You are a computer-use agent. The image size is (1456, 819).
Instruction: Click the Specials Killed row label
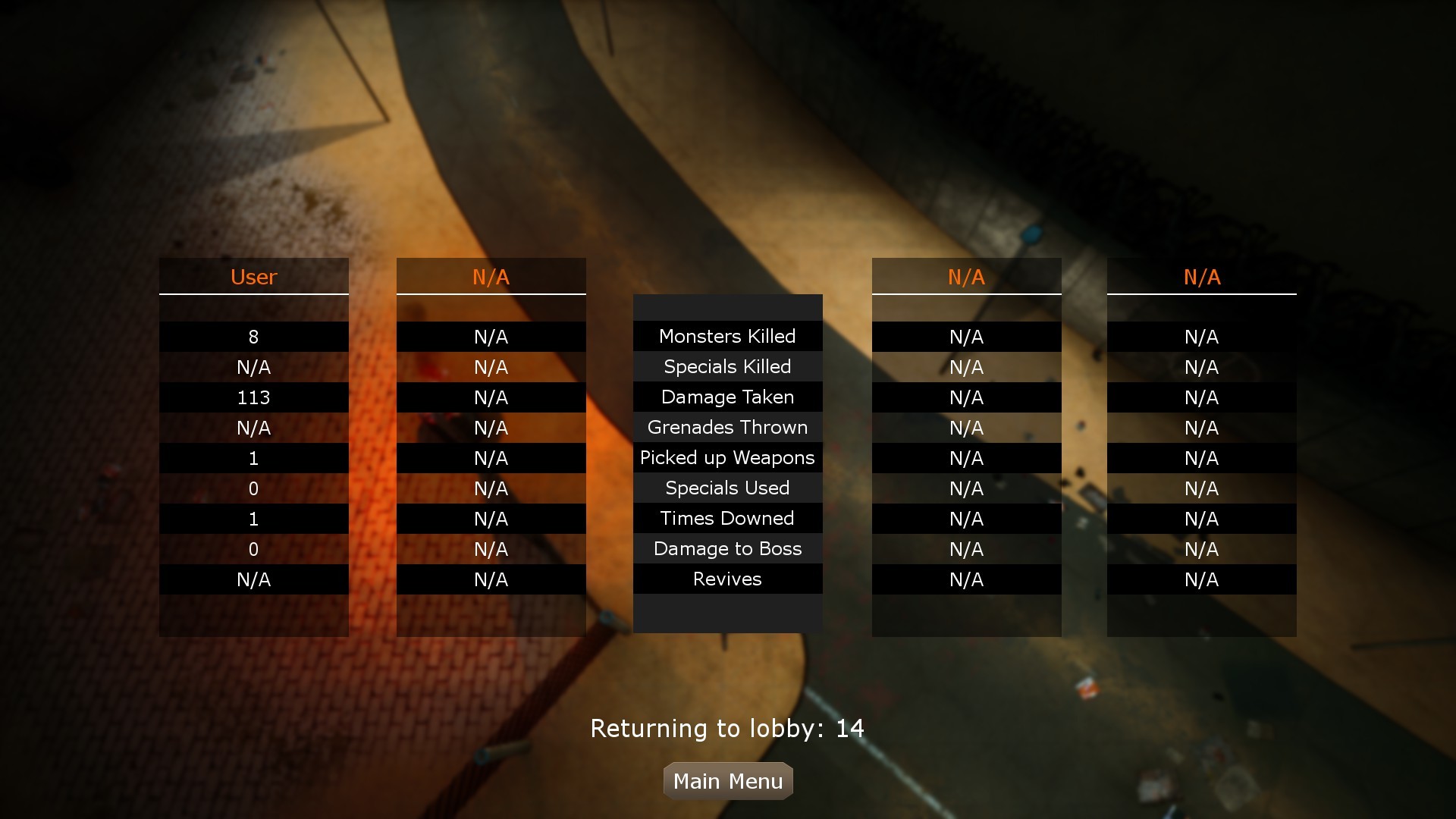coord(727,366)
